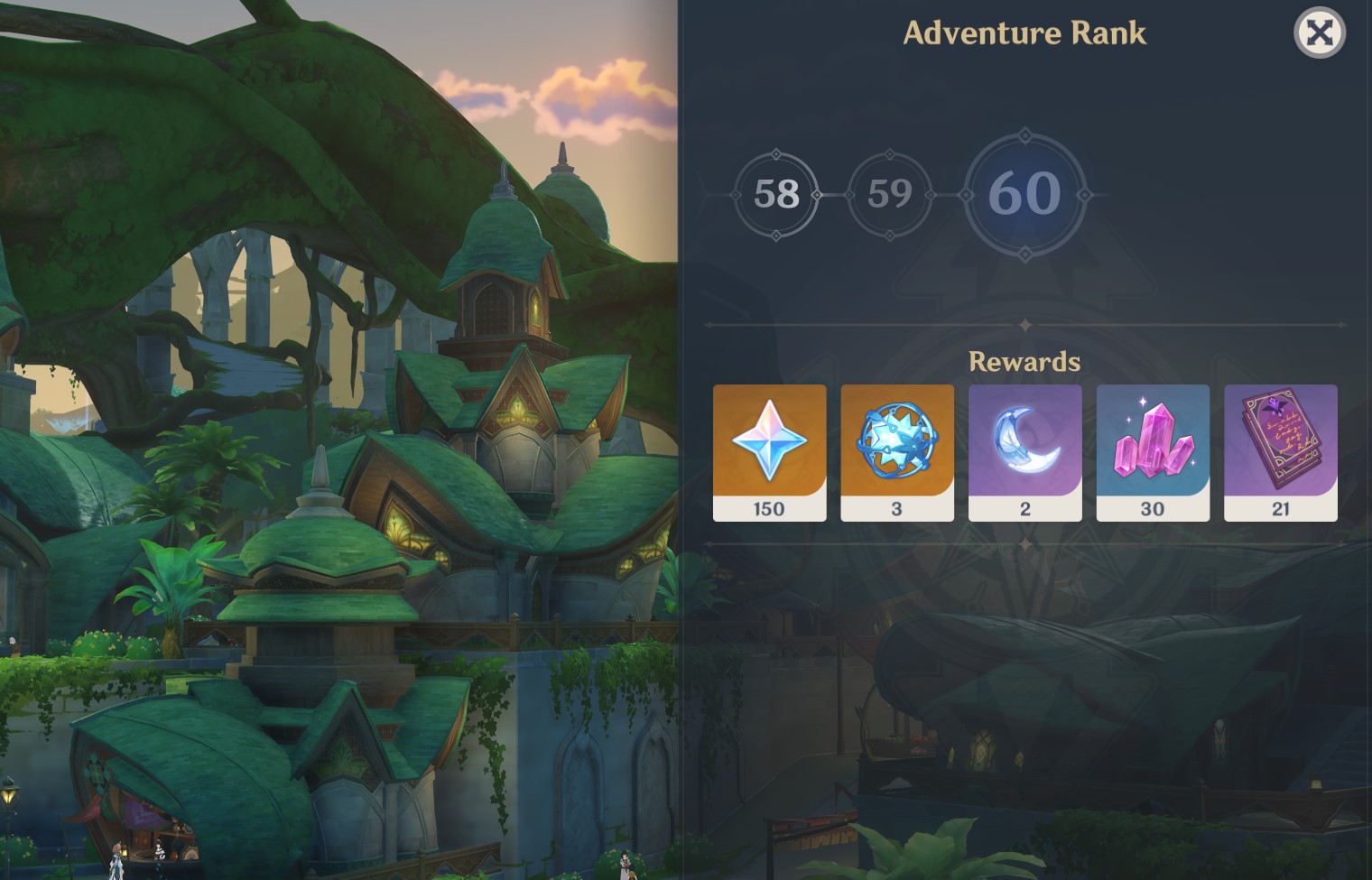Screen dimensions: 1372x880
Task: Check the crescent moon Fragile Resin reward
Action: click(1024, 452)
